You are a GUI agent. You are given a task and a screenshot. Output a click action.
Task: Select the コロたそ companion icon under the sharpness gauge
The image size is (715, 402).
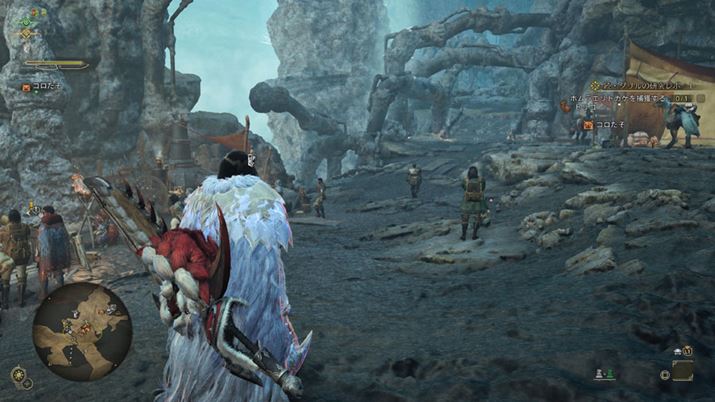(26, 88)
